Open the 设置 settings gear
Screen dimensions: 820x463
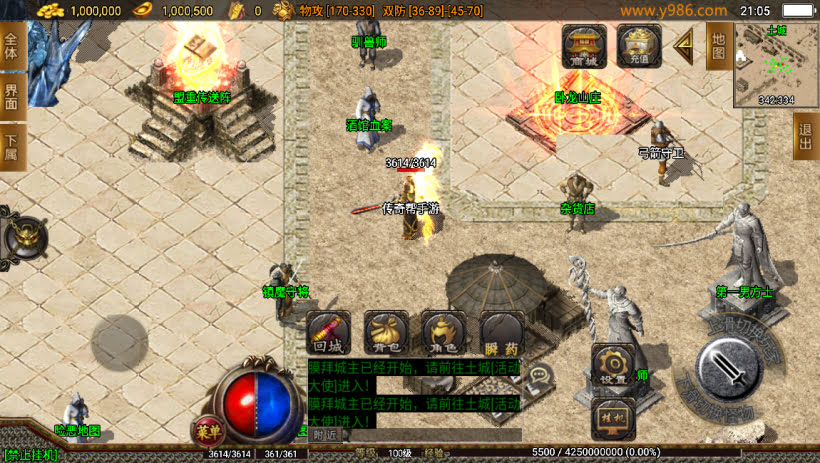tap(613, 365)
